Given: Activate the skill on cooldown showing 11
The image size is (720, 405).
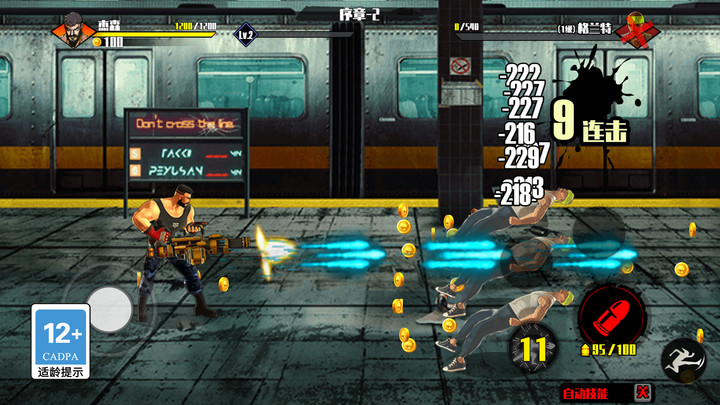Looking at the screenshot, I should (x=534, y=349).
